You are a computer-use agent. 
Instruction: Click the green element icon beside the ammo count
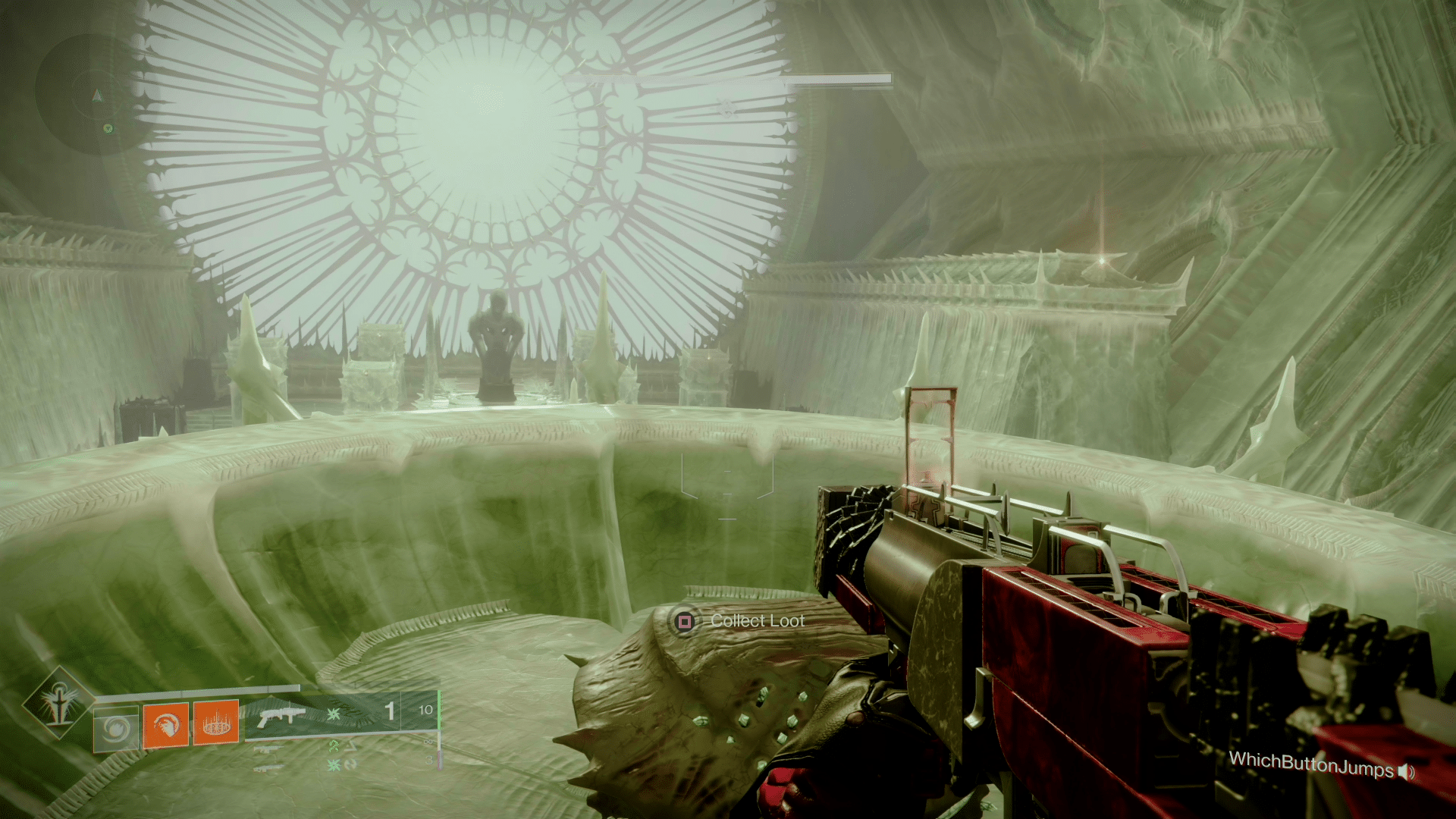coord(333,714)
